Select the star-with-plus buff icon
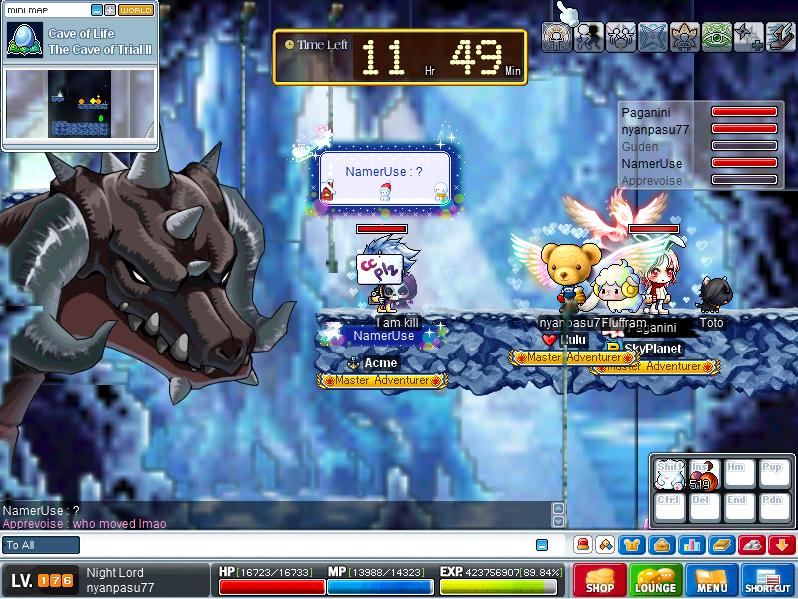798x599 pixels. click(x=748, y=37)
